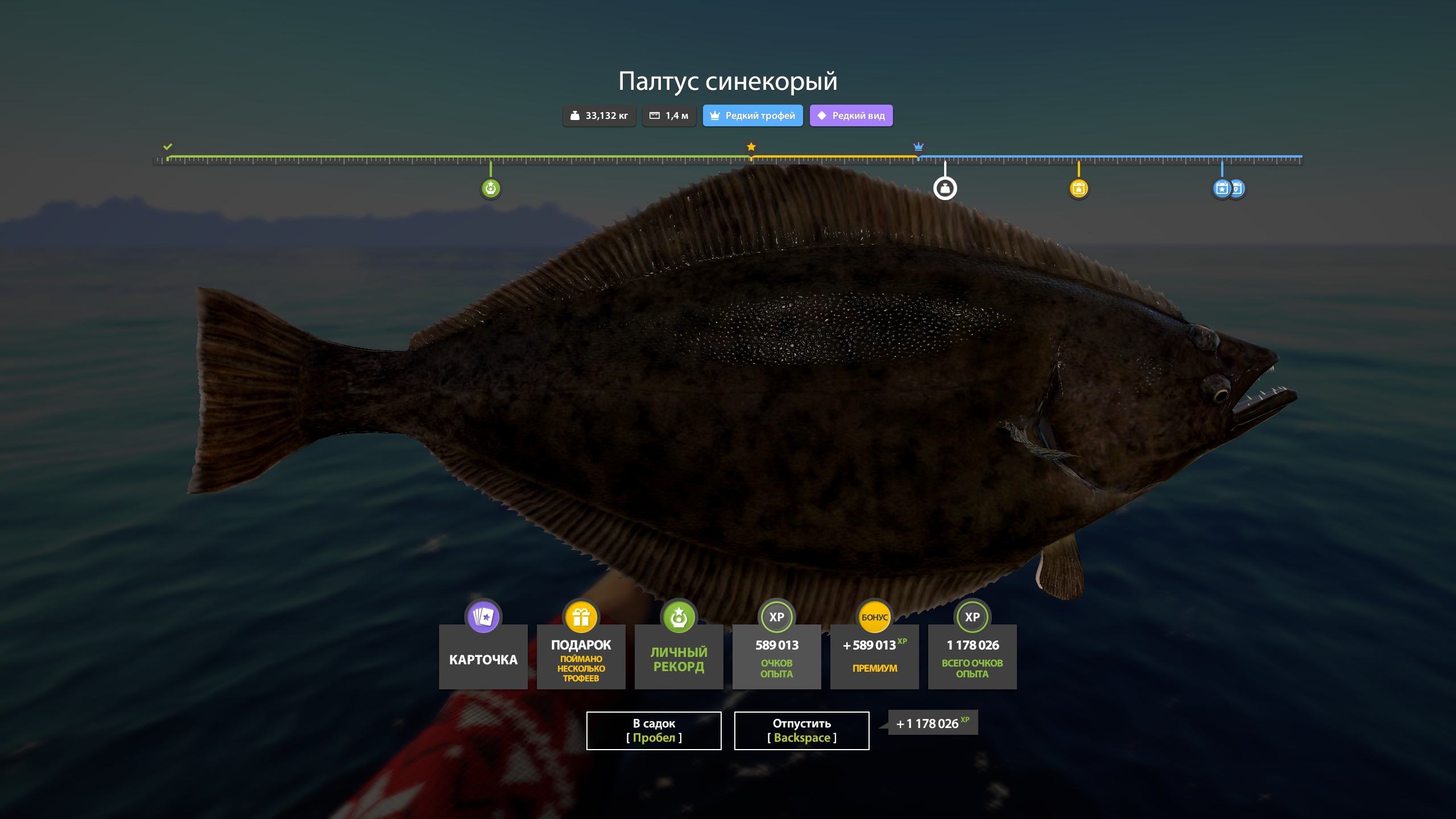Click the Редкий трофей badge

coord(752,115)
